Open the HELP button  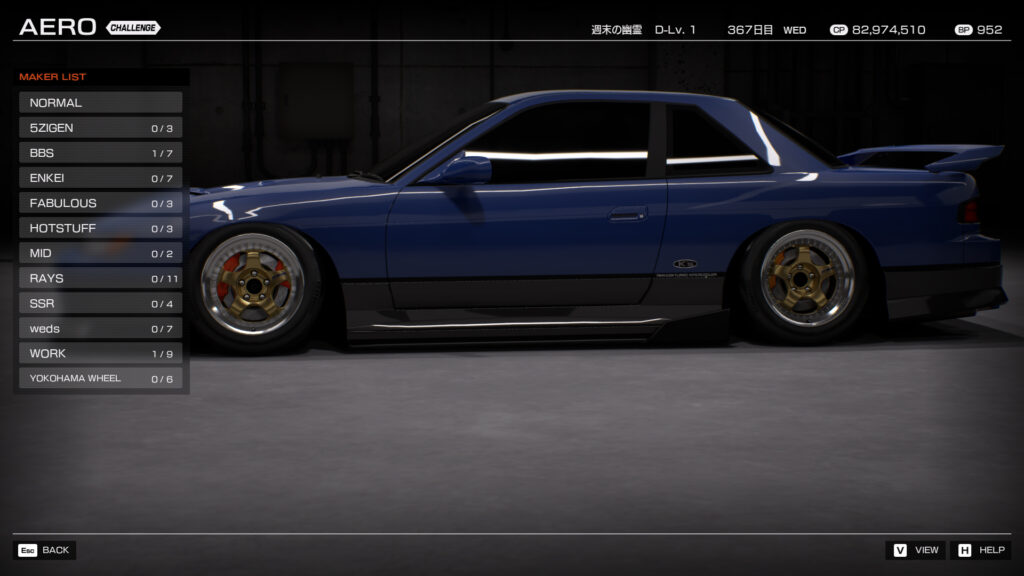point(980,550)
